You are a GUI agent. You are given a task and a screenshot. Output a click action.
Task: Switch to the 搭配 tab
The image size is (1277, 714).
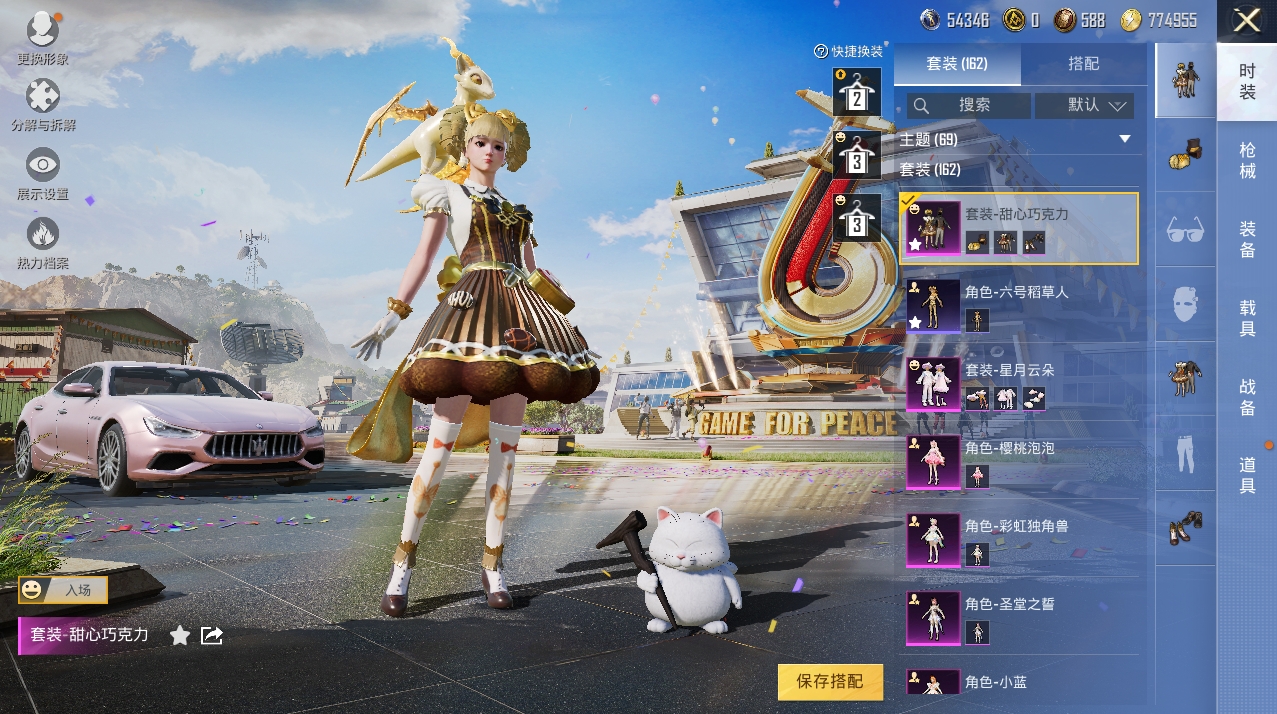click(1083, 64)
